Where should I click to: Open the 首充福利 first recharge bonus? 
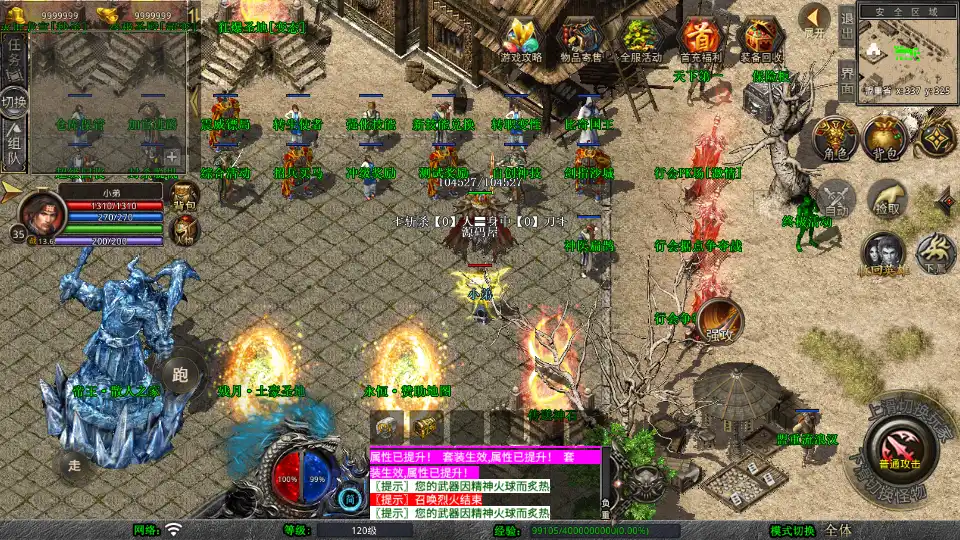pyautogui.click(x=702, y=41)
